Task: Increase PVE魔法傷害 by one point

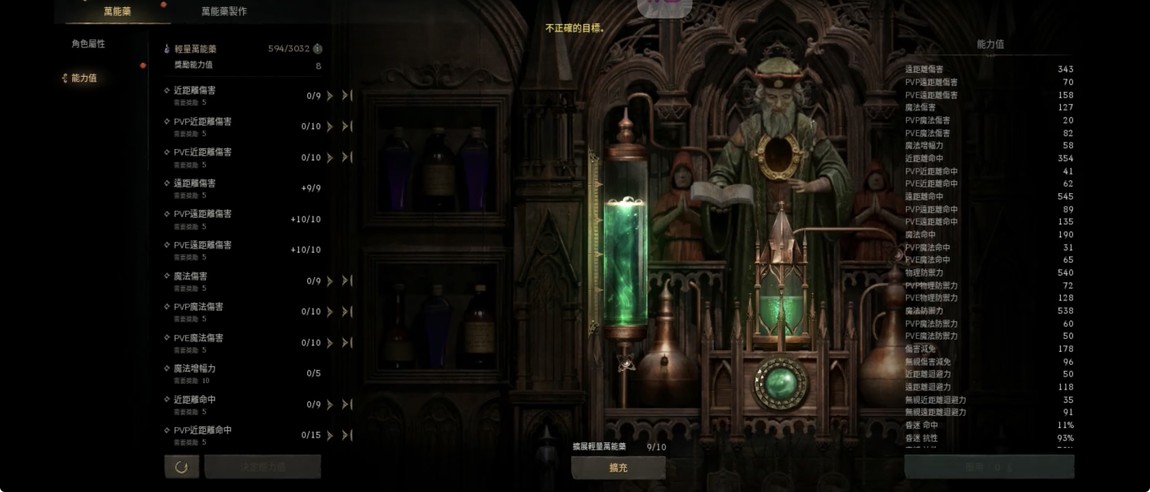Action: coord(330,343)
